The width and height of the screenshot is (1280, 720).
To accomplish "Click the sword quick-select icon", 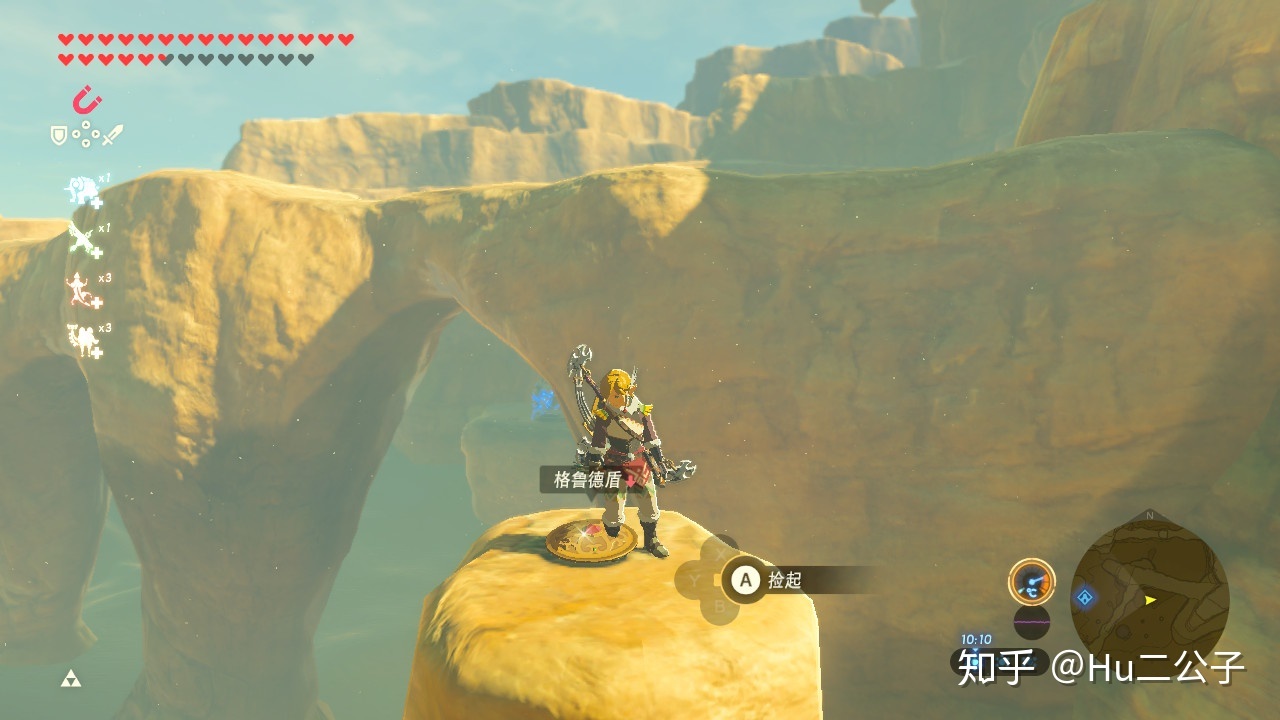I will [x=112, y=134].
